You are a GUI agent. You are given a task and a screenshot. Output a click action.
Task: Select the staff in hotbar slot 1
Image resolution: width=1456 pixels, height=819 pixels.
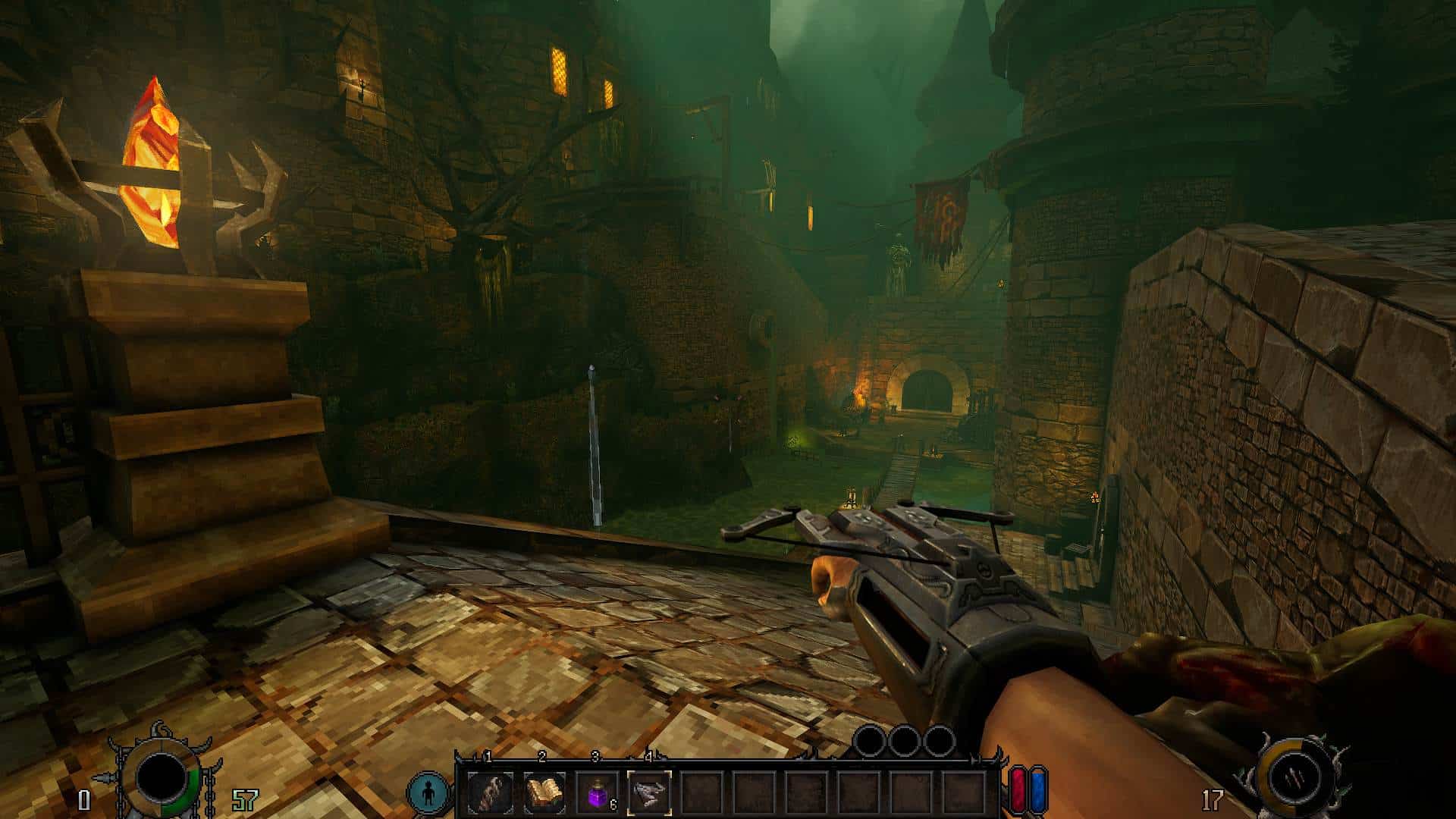pos(490,792)
